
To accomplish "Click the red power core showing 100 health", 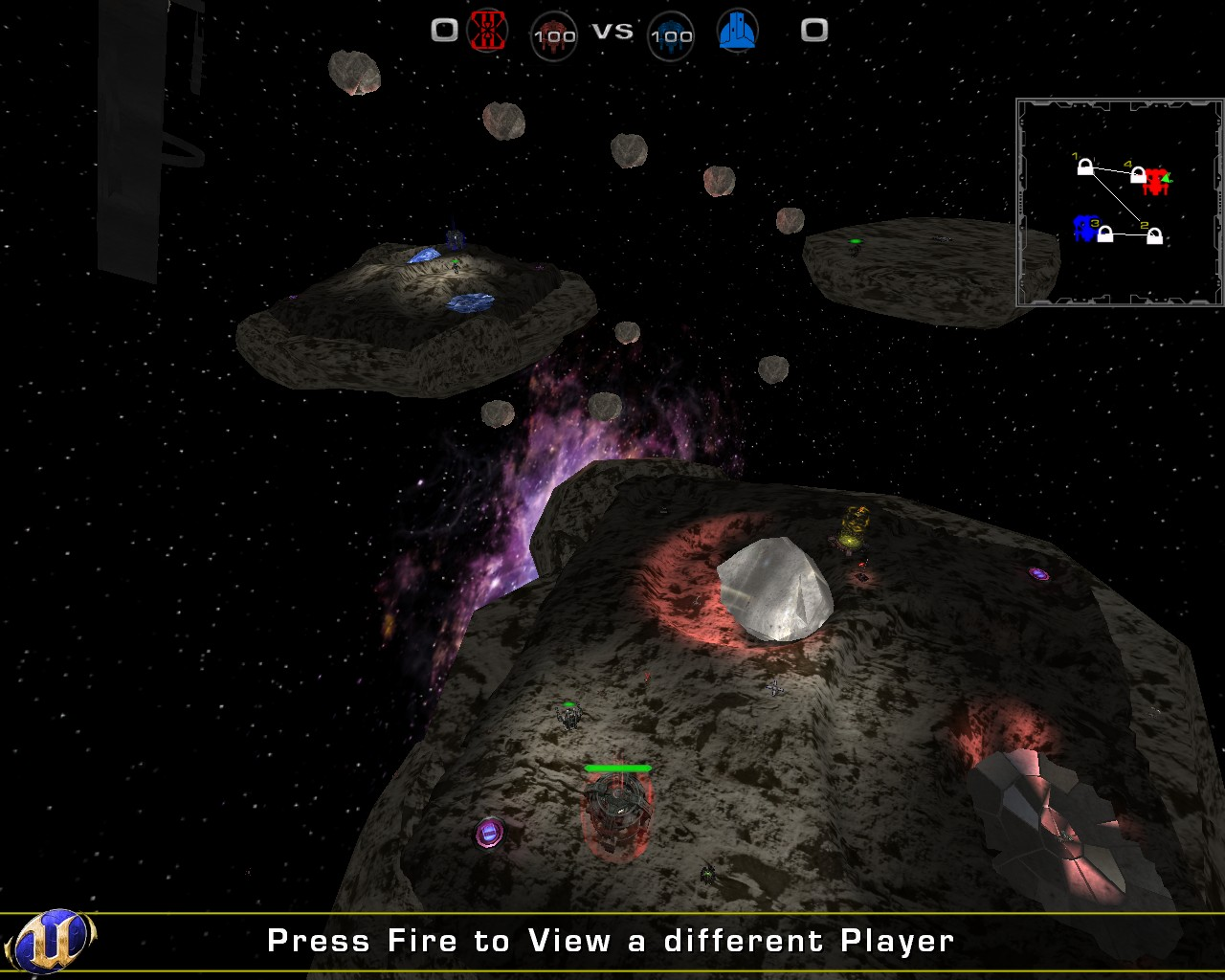I will [553, 37].
